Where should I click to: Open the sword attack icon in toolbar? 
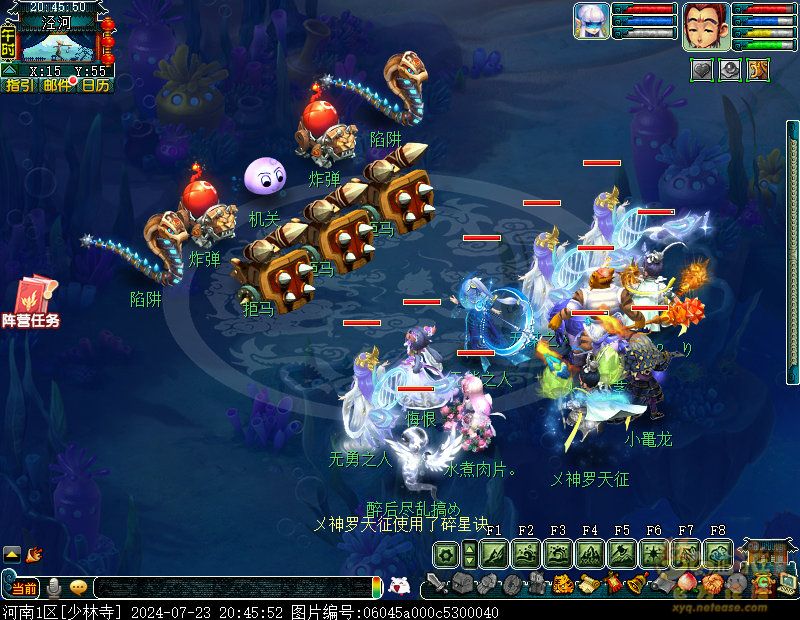[x=436, y=584]
